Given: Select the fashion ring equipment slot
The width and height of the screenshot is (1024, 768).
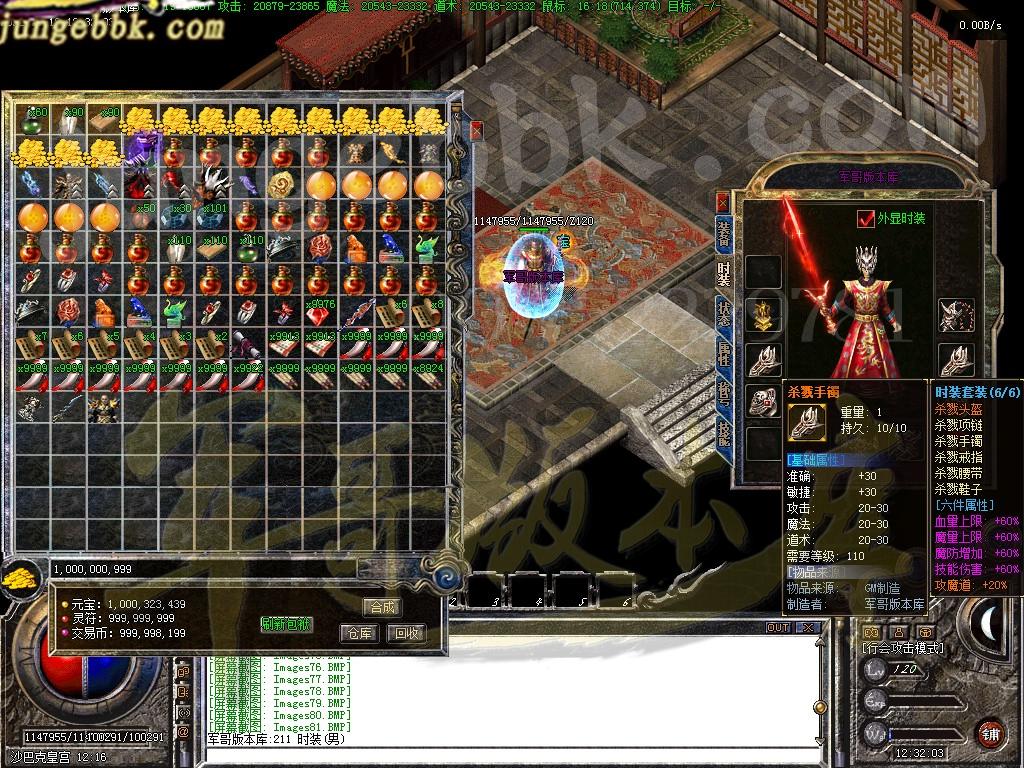Looking at the screenshot, I should pos(764,402).
